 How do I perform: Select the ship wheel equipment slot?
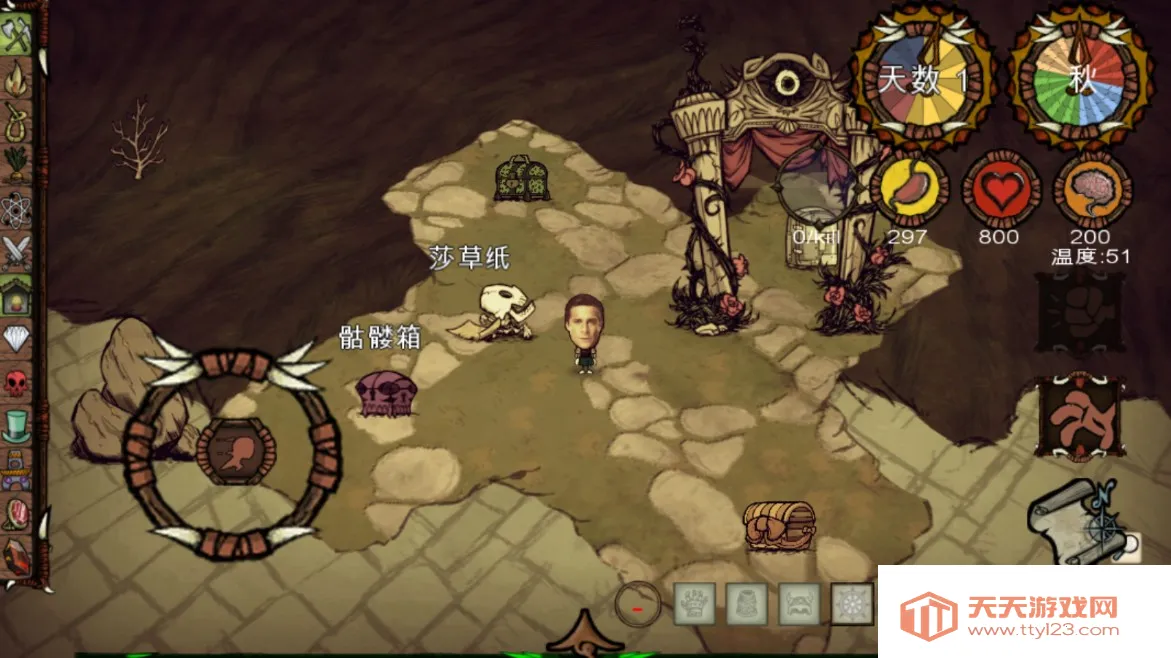[x=852, y=603]
